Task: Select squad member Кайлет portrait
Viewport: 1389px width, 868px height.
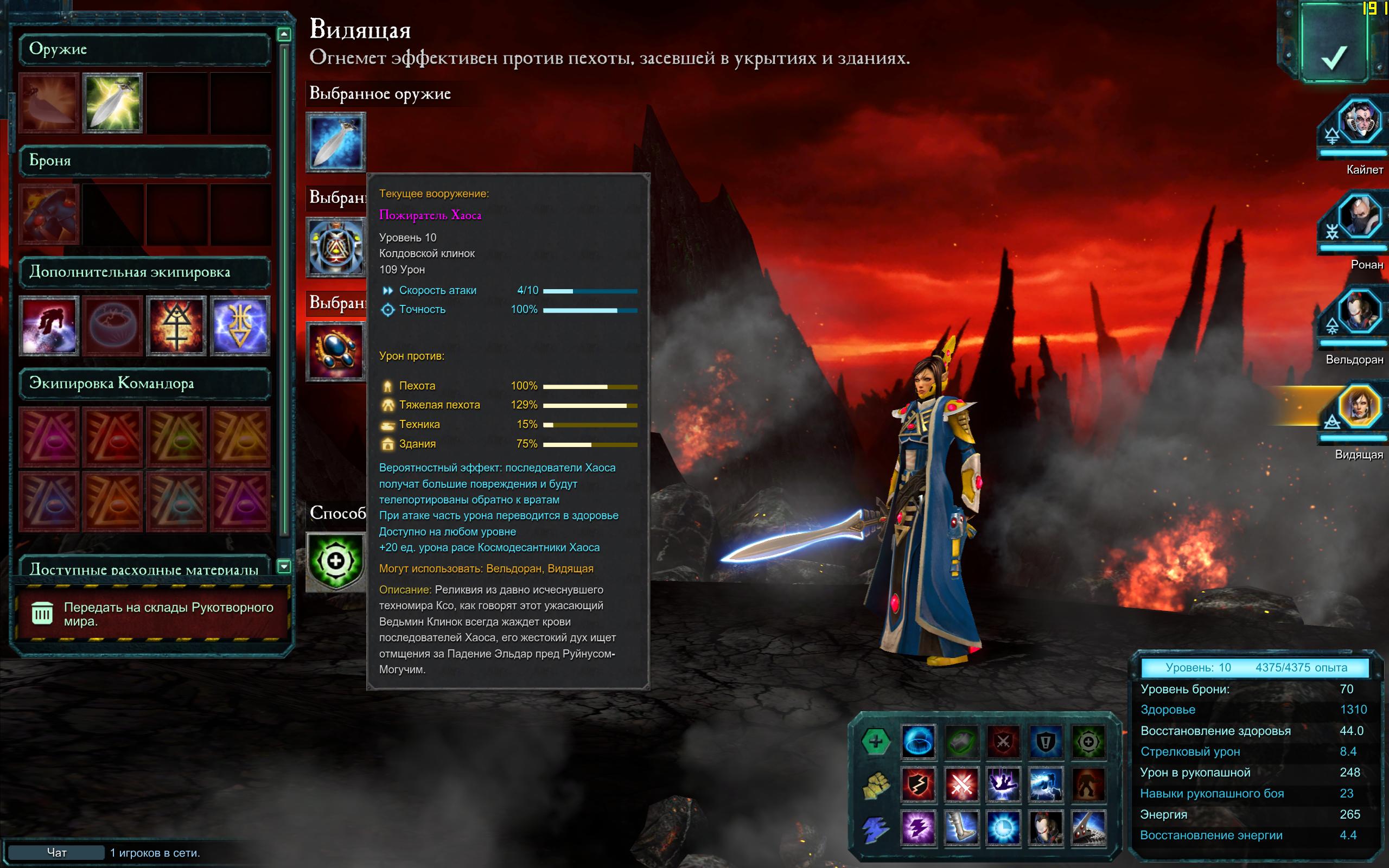Action: pyautogui.click(x=1359, y=122)
